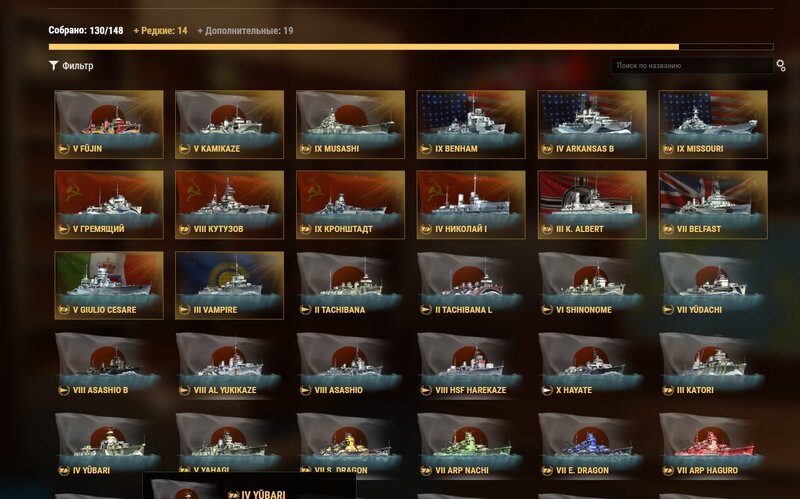Image resolution: width=800 pixels, height=499 pixels.
Task: Open the Фильтр filter options
Action: [x=71, y=66]
